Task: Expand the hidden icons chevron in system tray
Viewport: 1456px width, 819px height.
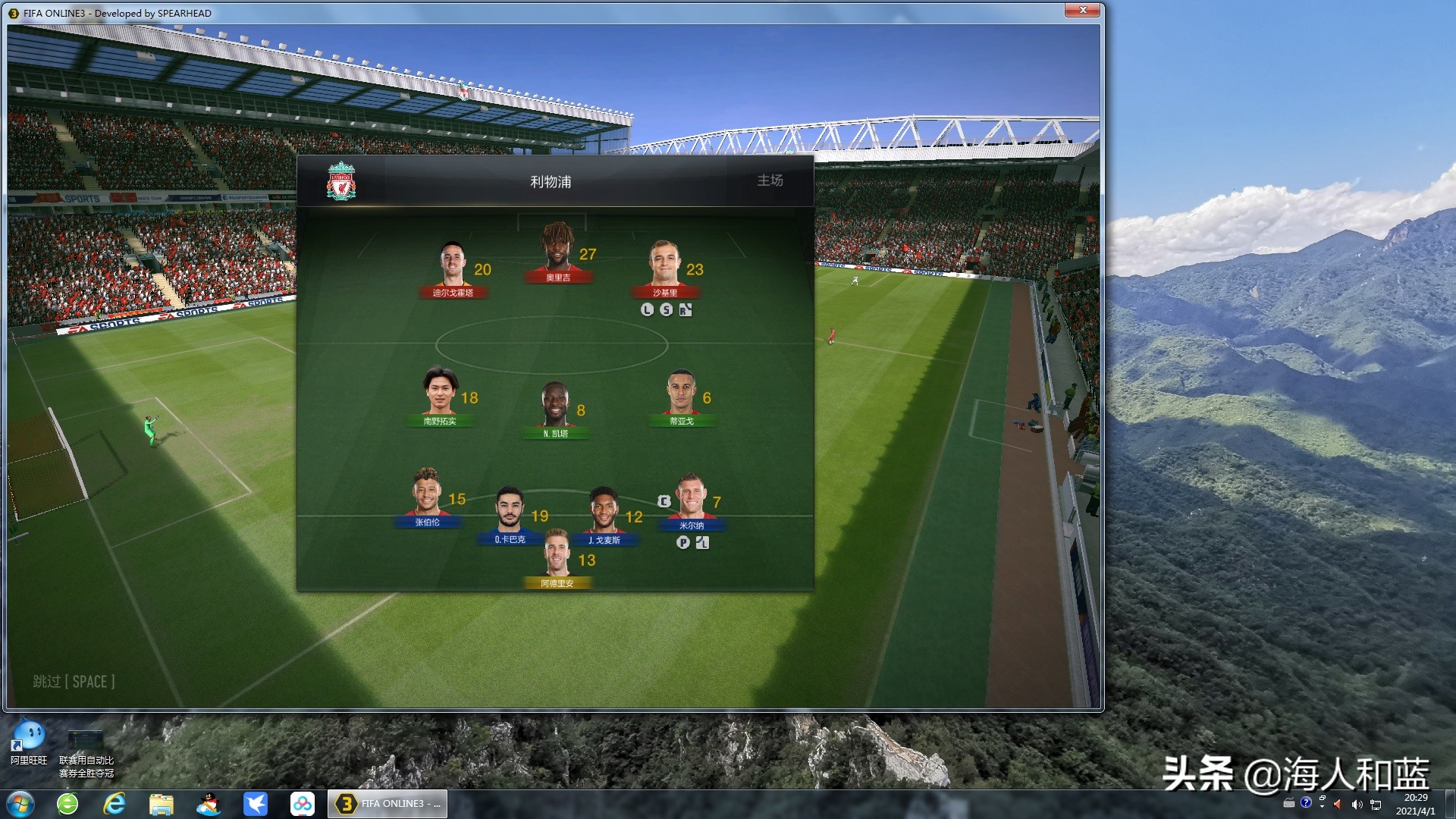Action: pyautogui.click(x=1322, y=806)
